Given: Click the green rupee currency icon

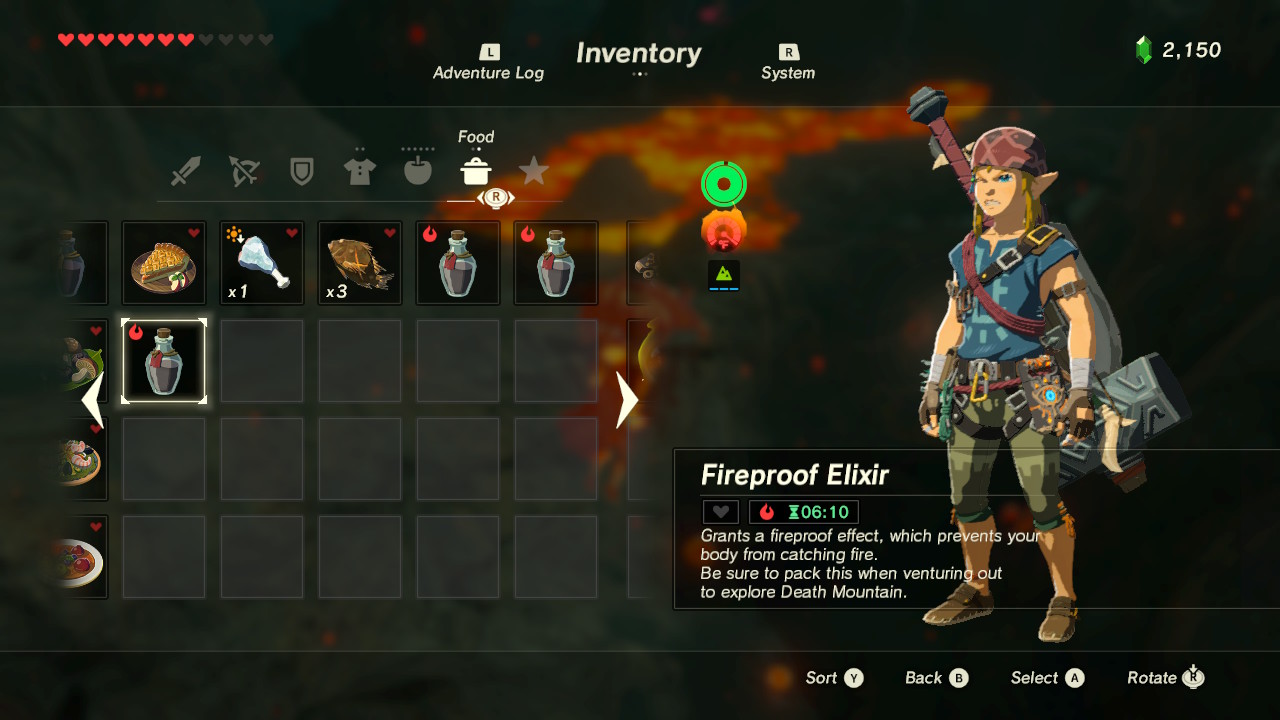Looking at the screenshot, I should click(1146, 48).
